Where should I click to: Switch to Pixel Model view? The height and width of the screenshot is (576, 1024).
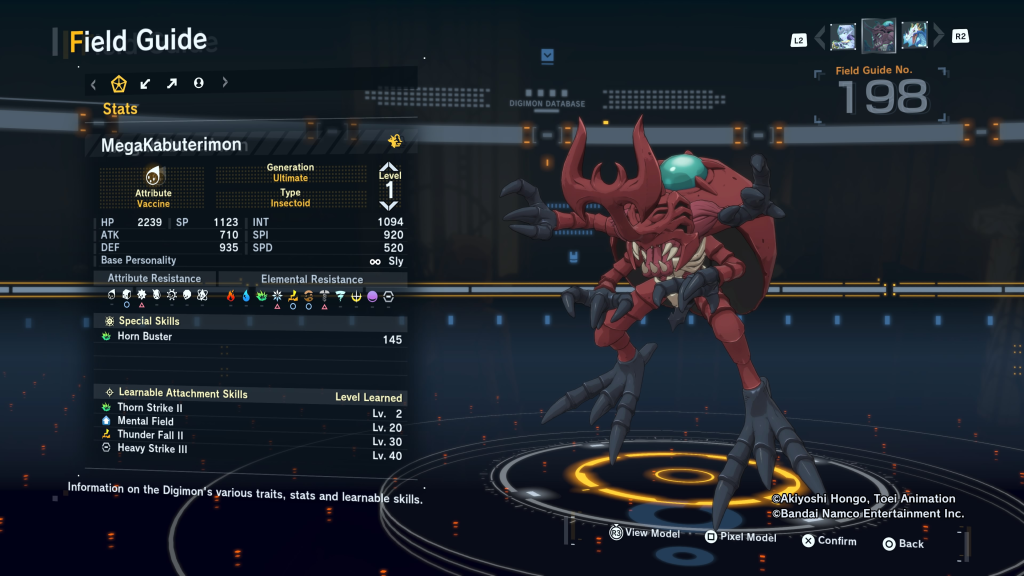[740, 537]
